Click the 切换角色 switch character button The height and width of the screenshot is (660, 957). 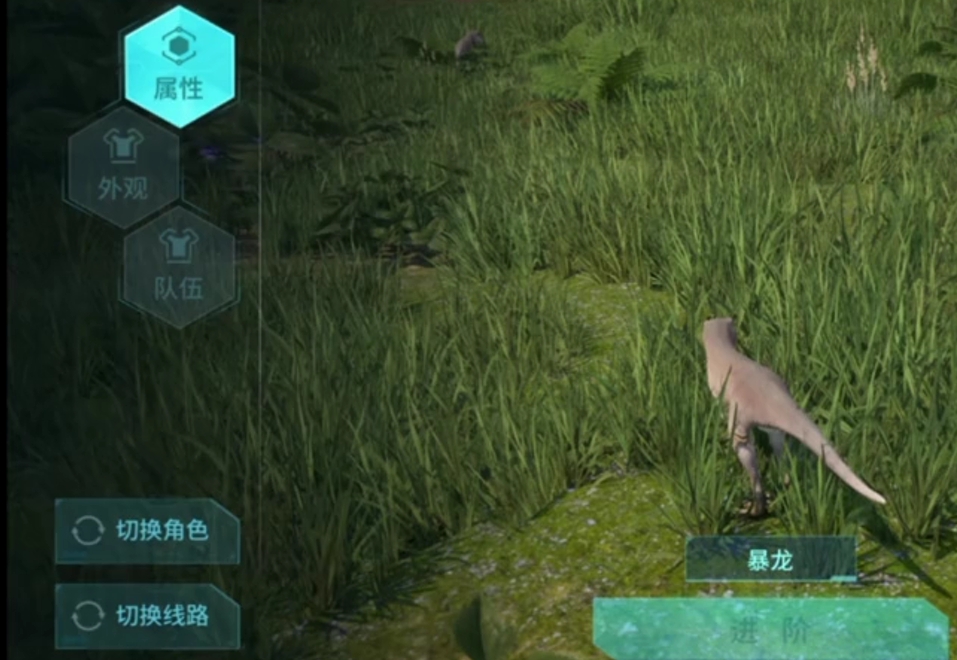point(147,531)
